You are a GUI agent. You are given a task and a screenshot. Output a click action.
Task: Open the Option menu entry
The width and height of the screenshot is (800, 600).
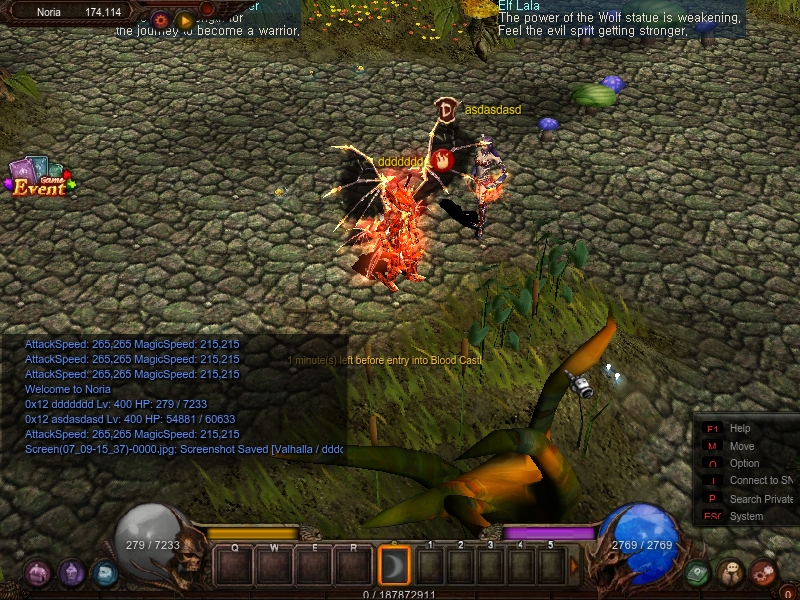pos(744,463)
